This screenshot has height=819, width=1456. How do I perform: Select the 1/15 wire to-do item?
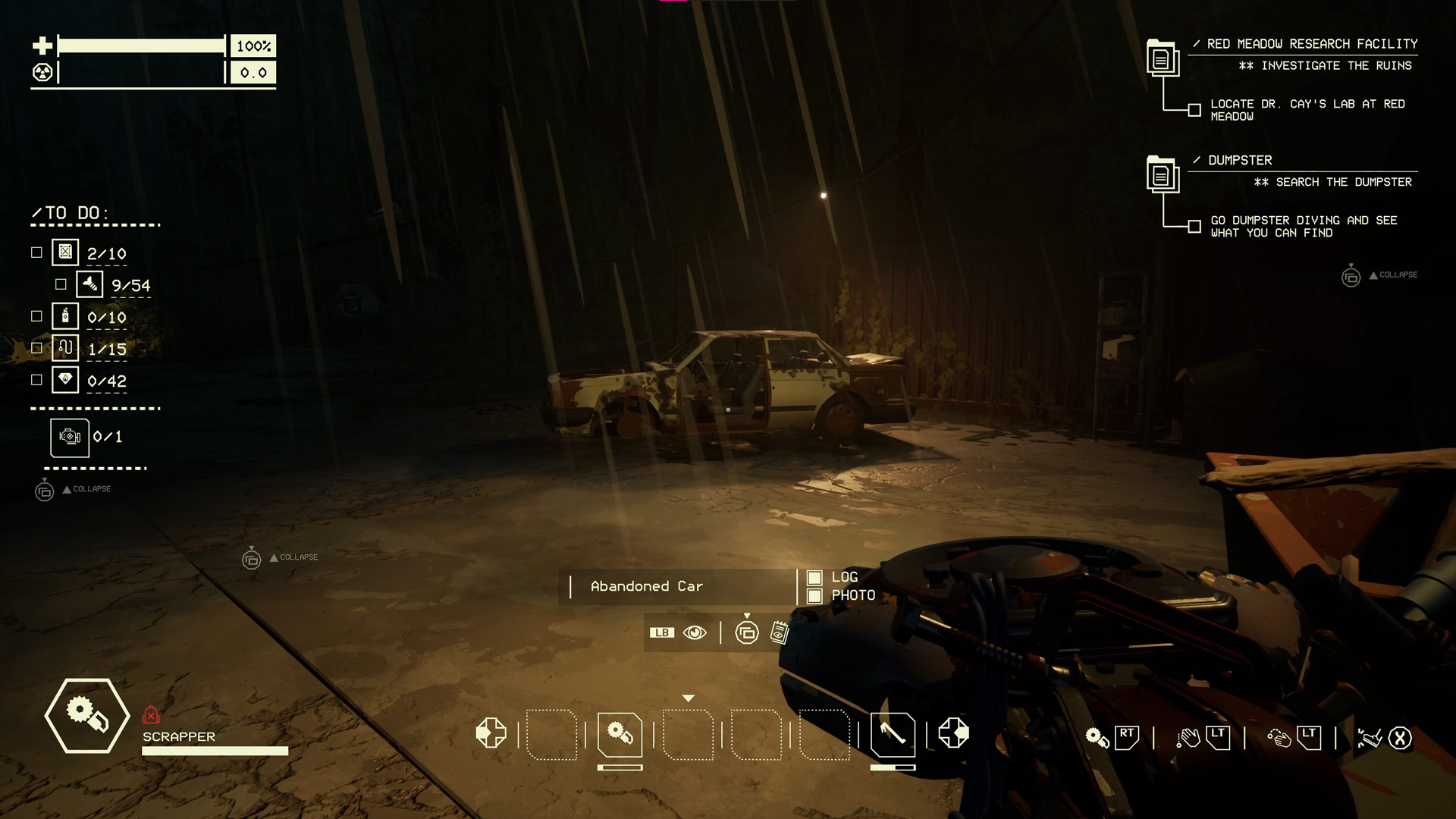[66, 348]
